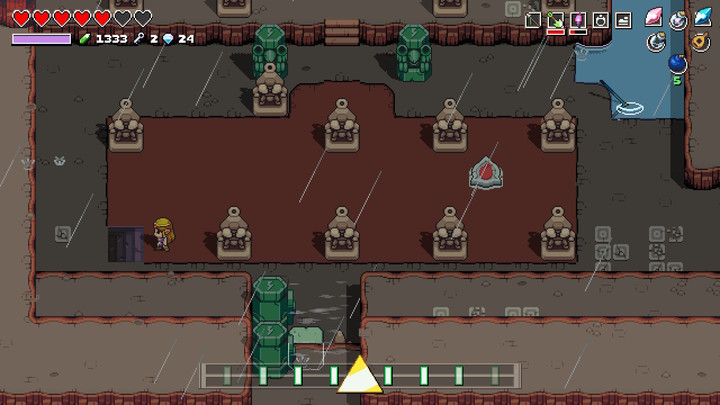Click the ring equipment slot
Screen dimensions: 720x405
click(x=601, y=19)
